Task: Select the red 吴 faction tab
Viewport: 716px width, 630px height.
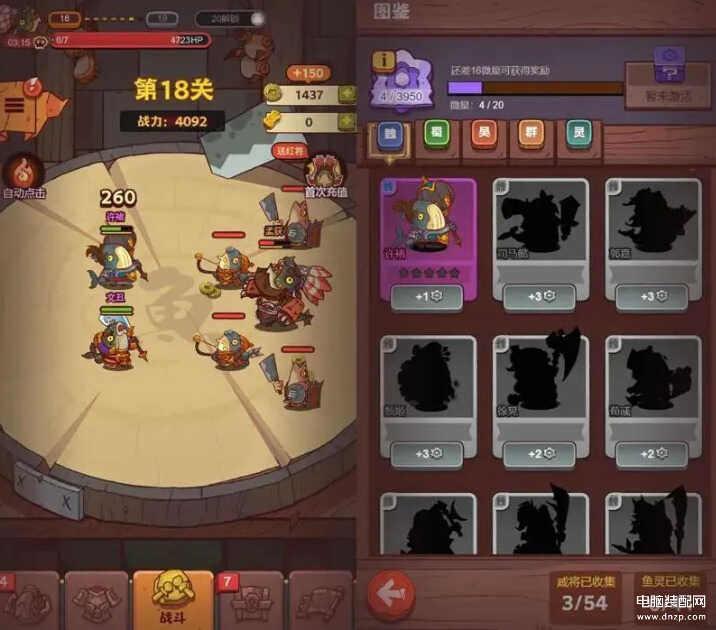Action: pos(484,135)
